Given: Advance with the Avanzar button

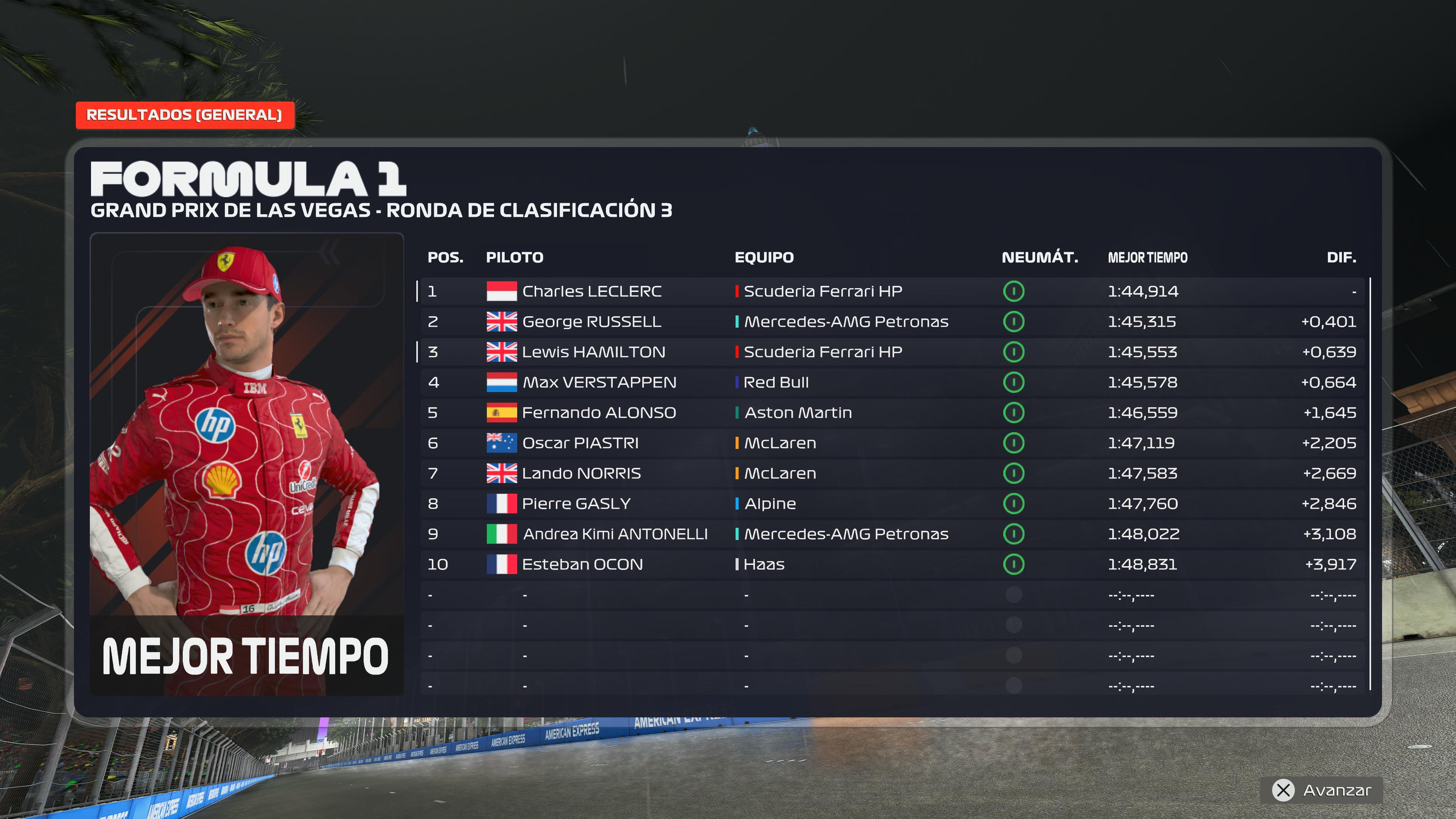Looking at the screenshot, I should (x=1321, y=790).
